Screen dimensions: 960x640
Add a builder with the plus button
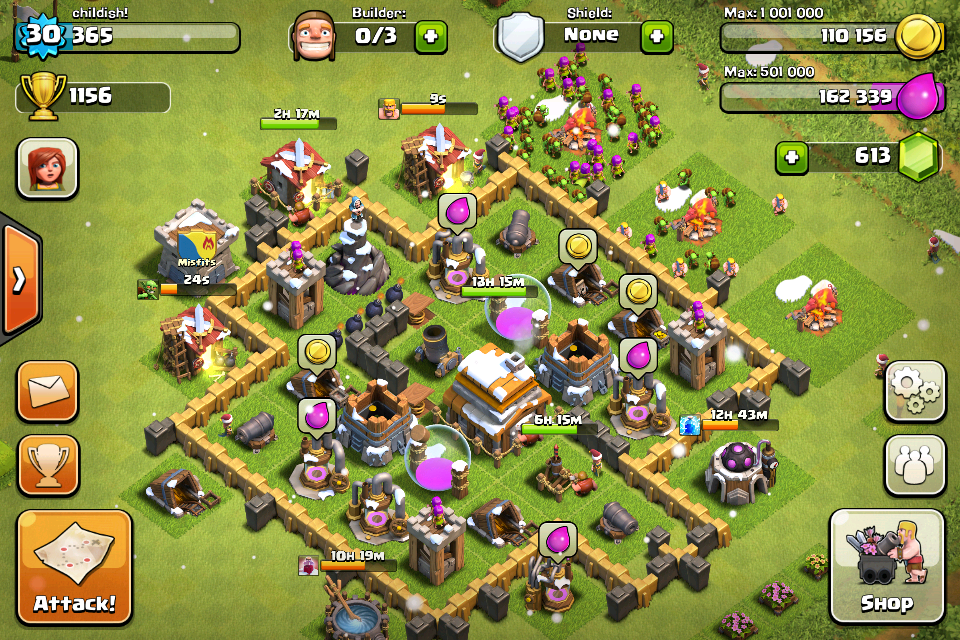431,36
